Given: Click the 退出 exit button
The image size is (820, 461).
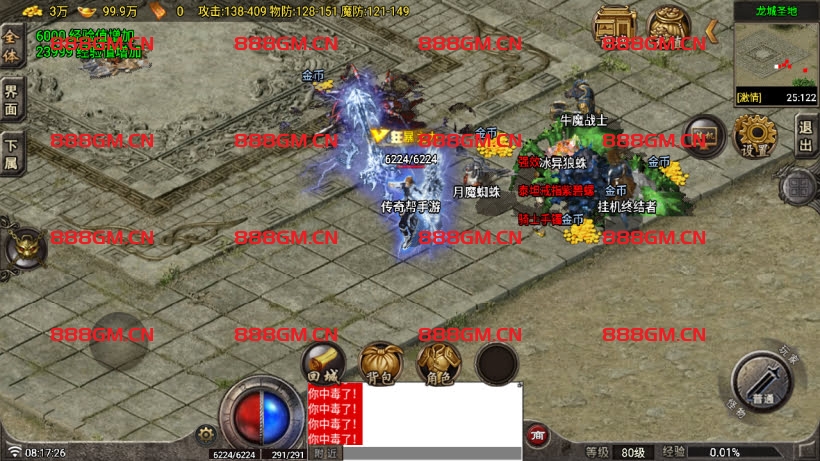Looking at the screenshot, I should tap(805, 135).
